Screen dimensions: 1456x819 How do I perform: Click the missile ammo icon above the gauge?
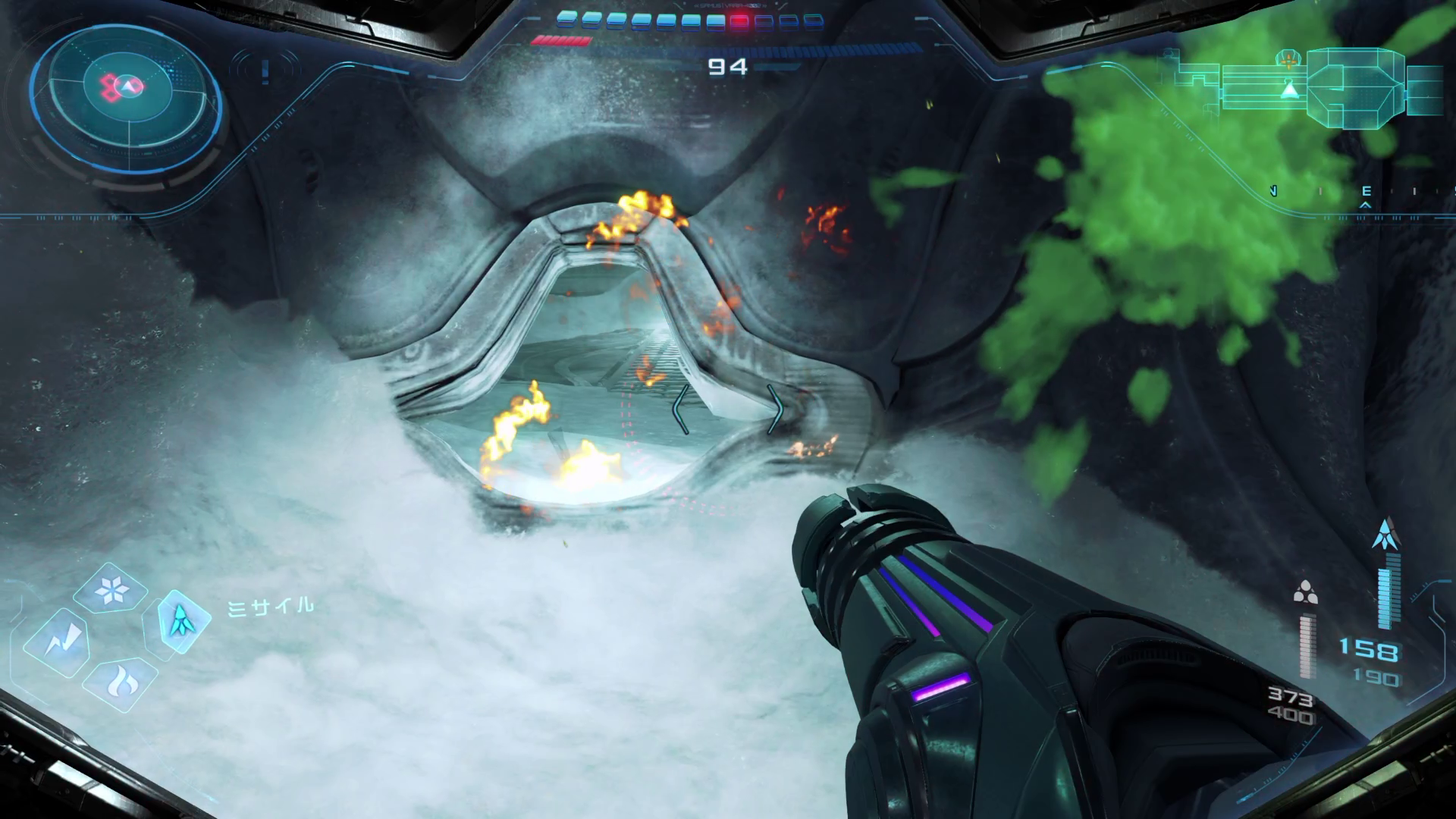[1386, 535]
